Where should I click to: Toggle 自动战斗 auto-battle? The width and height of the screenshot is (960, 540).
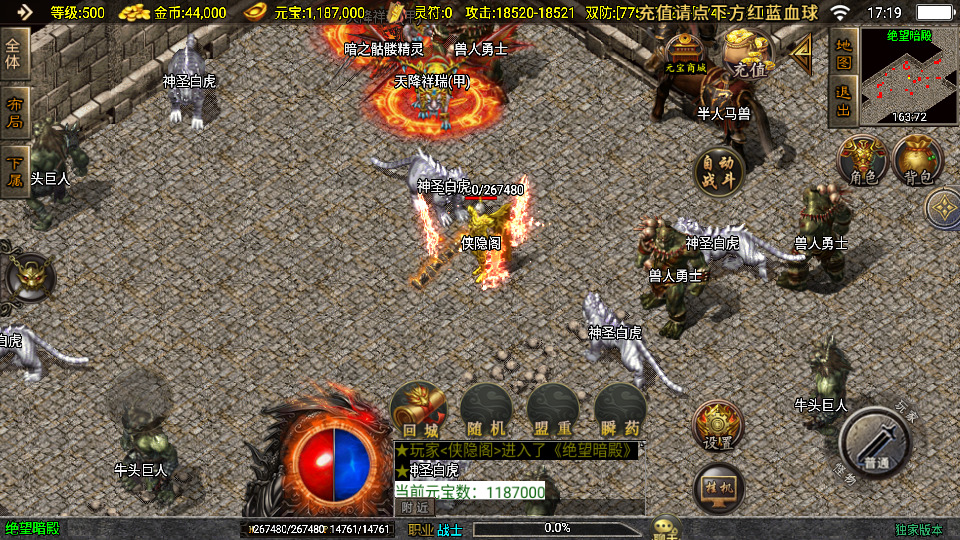pos(719,172)
